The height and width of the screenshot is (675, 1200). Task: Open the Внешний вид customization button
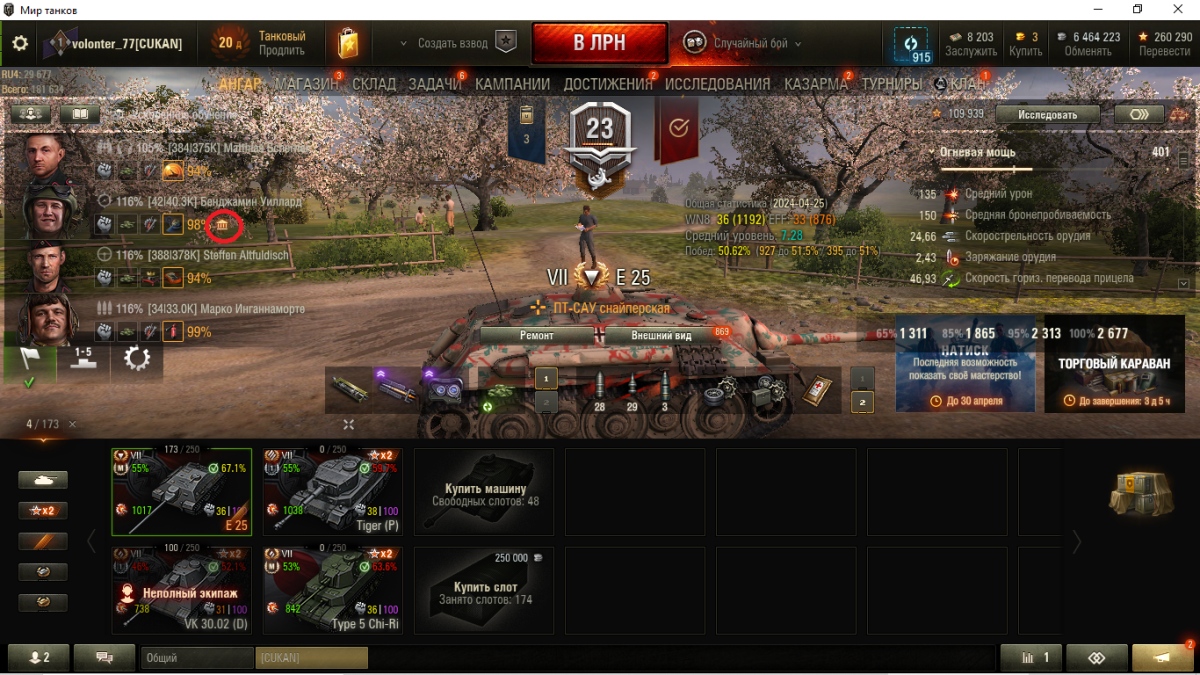point(661,336)
